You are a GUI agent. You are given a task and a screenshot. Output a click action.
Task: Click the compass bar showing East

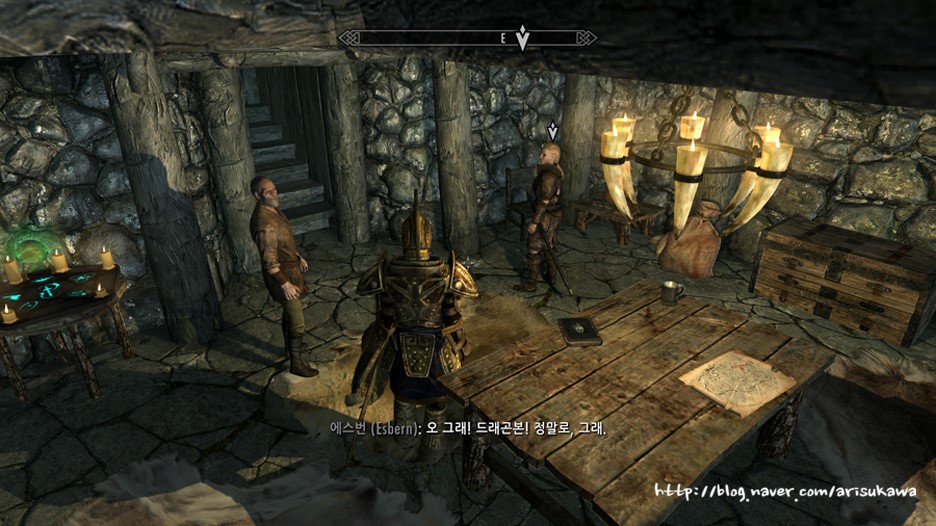click(468, 38)
